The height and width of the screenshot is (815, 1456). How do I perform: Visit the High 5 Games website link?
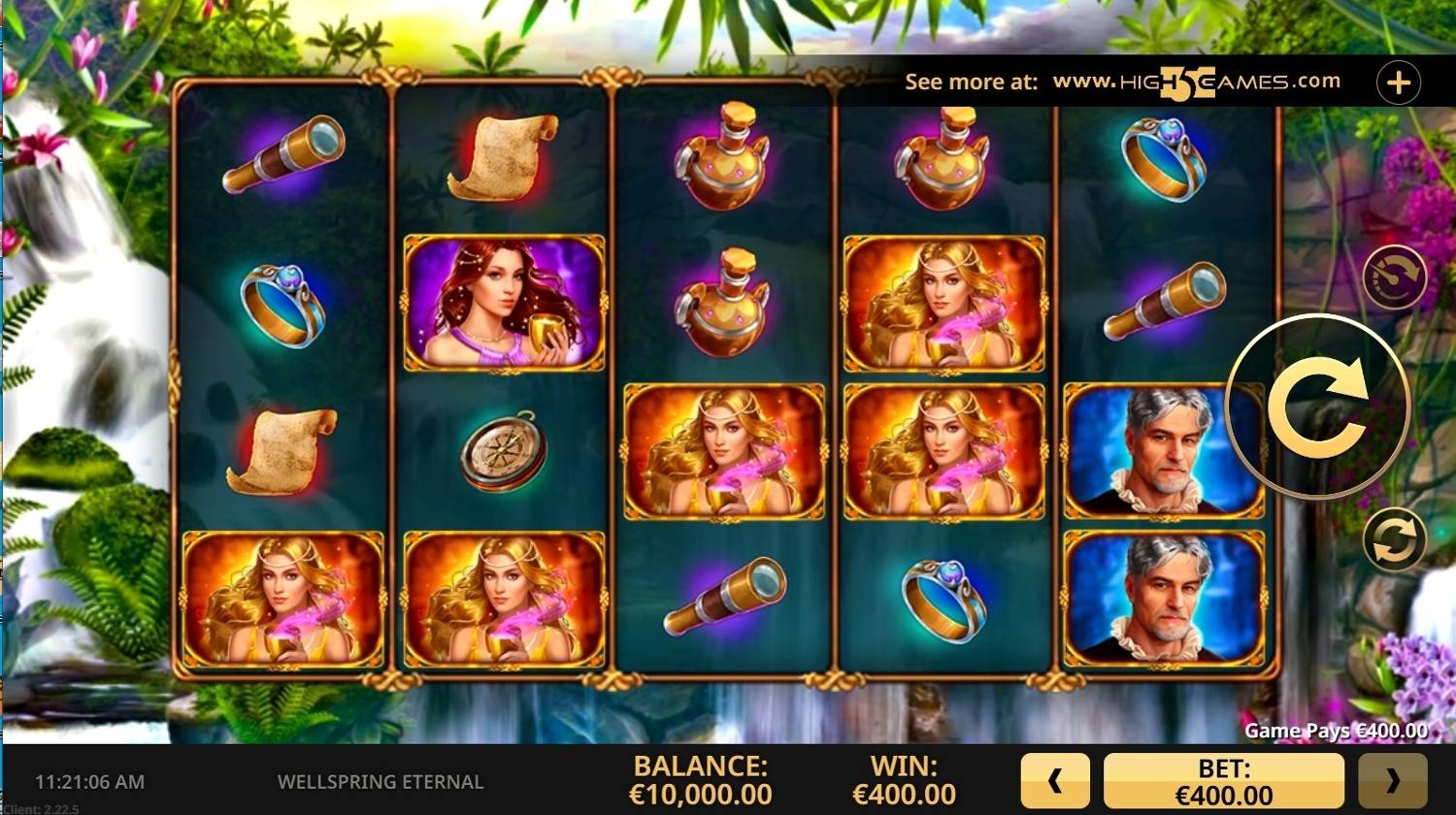1196,83
